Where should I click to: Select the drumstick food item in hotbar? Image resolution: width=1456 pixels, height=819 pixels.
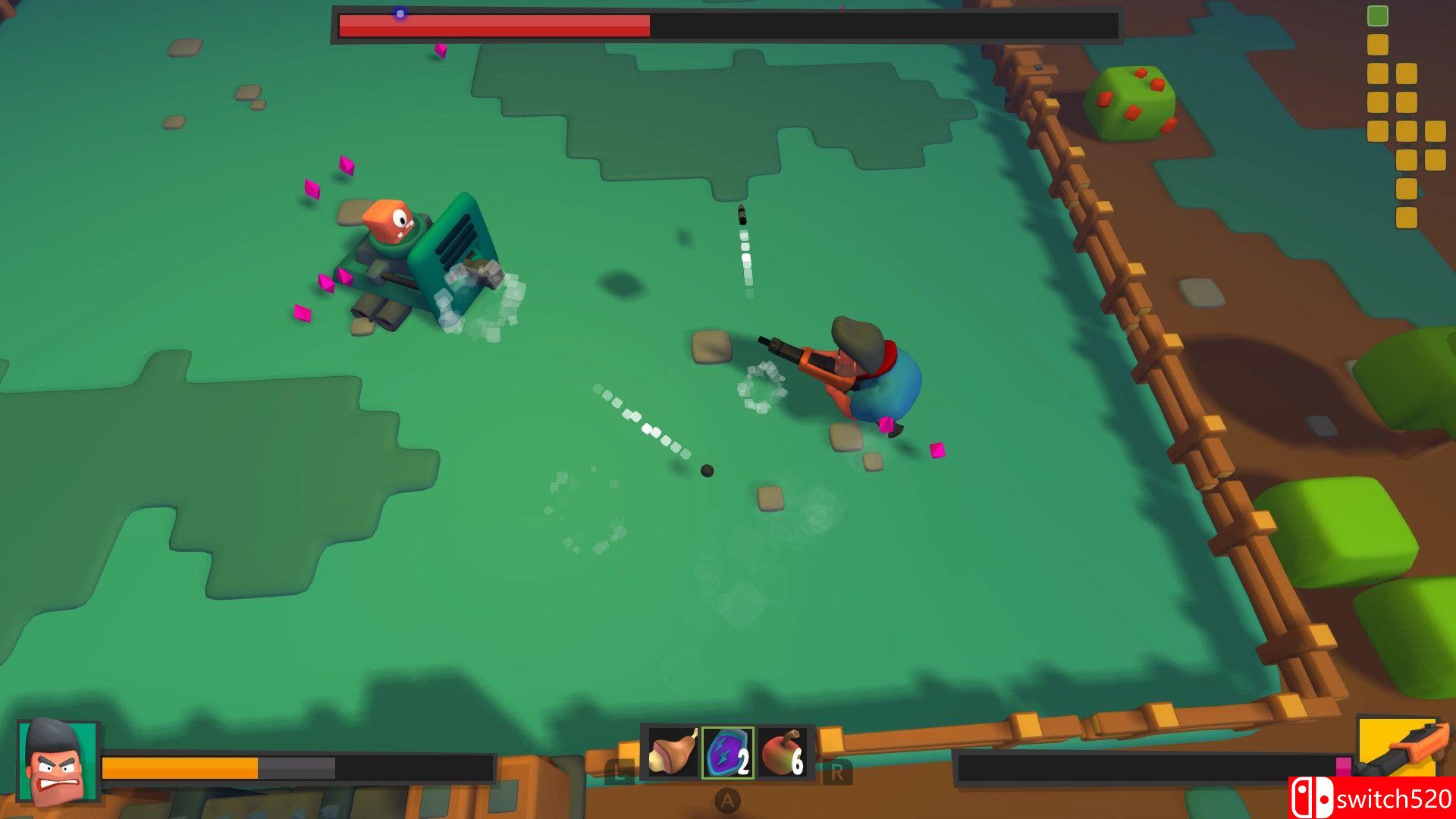click(x=673, y=752)
